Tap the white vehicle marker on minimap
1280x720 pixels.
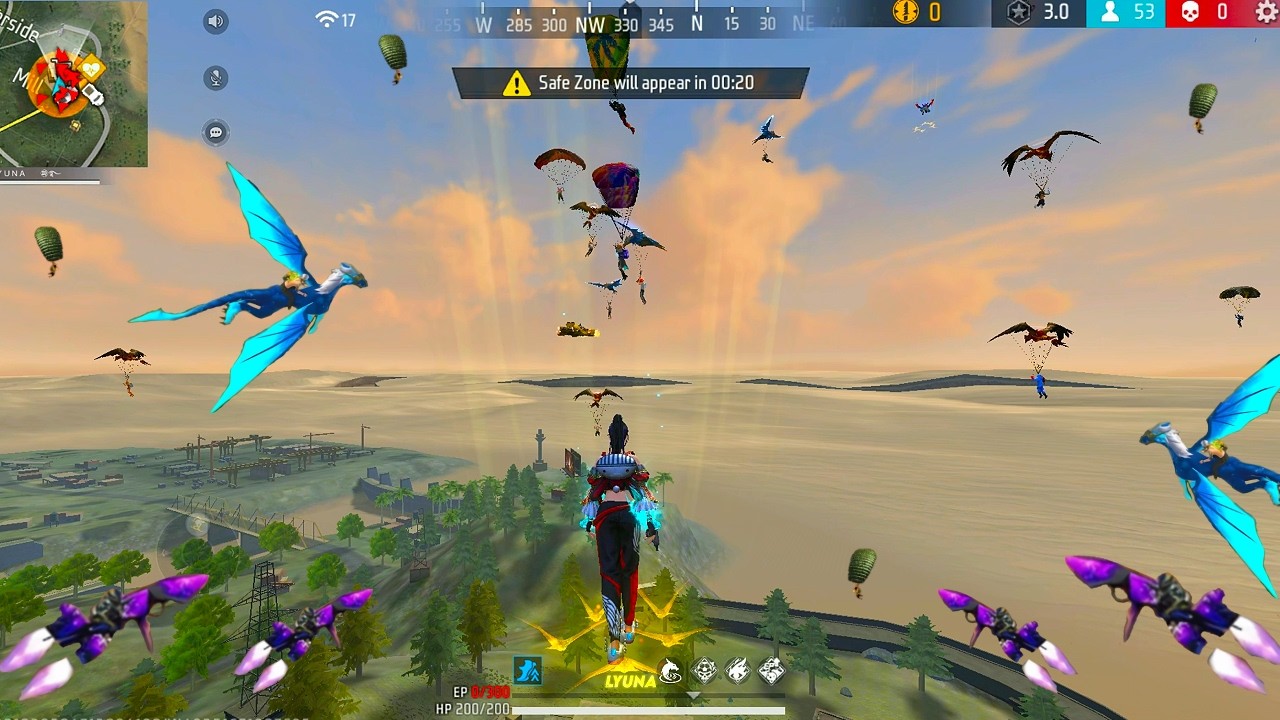click(93, 95)
